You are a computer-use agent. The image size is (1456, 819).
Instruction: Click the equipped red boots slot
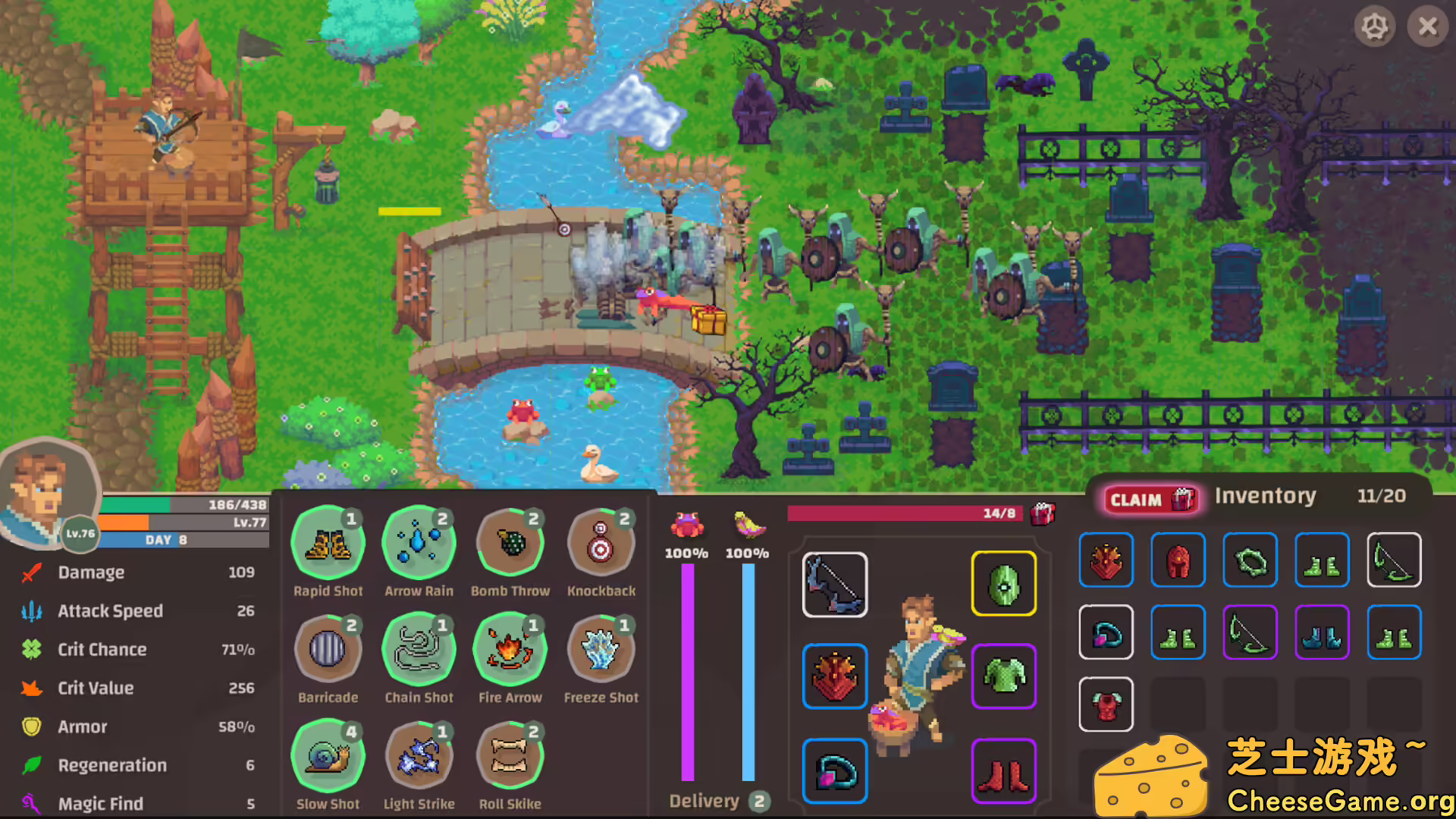point(1003,771)
